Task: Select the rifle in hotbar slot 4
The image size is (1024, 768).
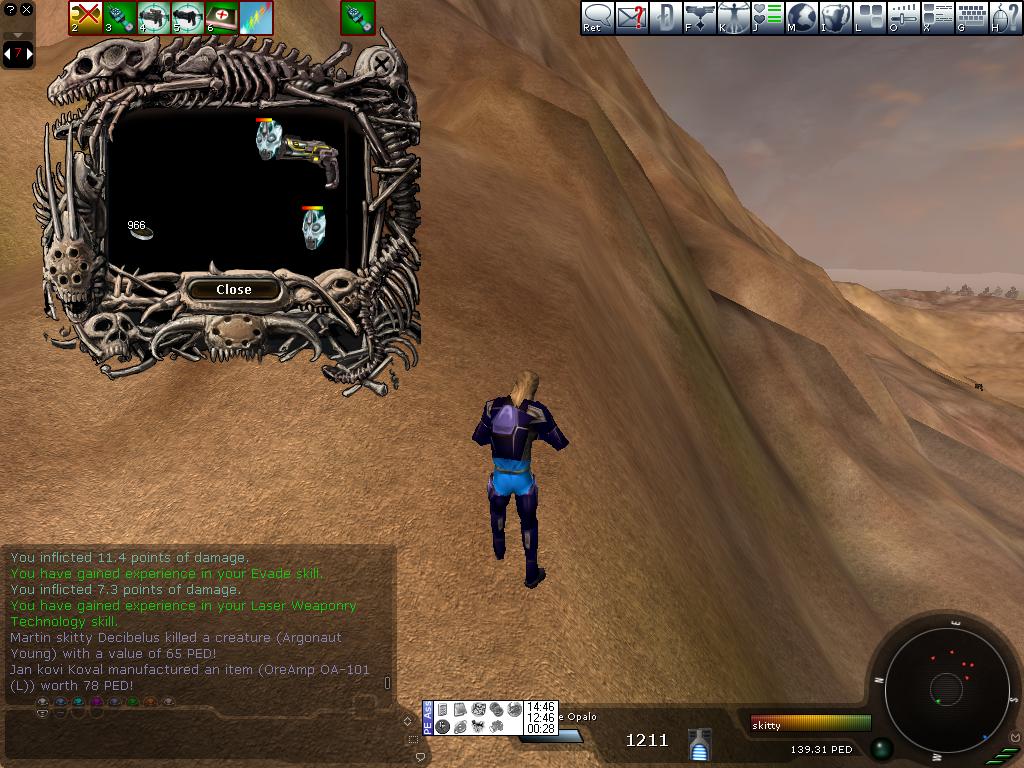Action: pyautogui.click(x=153, y=17)
